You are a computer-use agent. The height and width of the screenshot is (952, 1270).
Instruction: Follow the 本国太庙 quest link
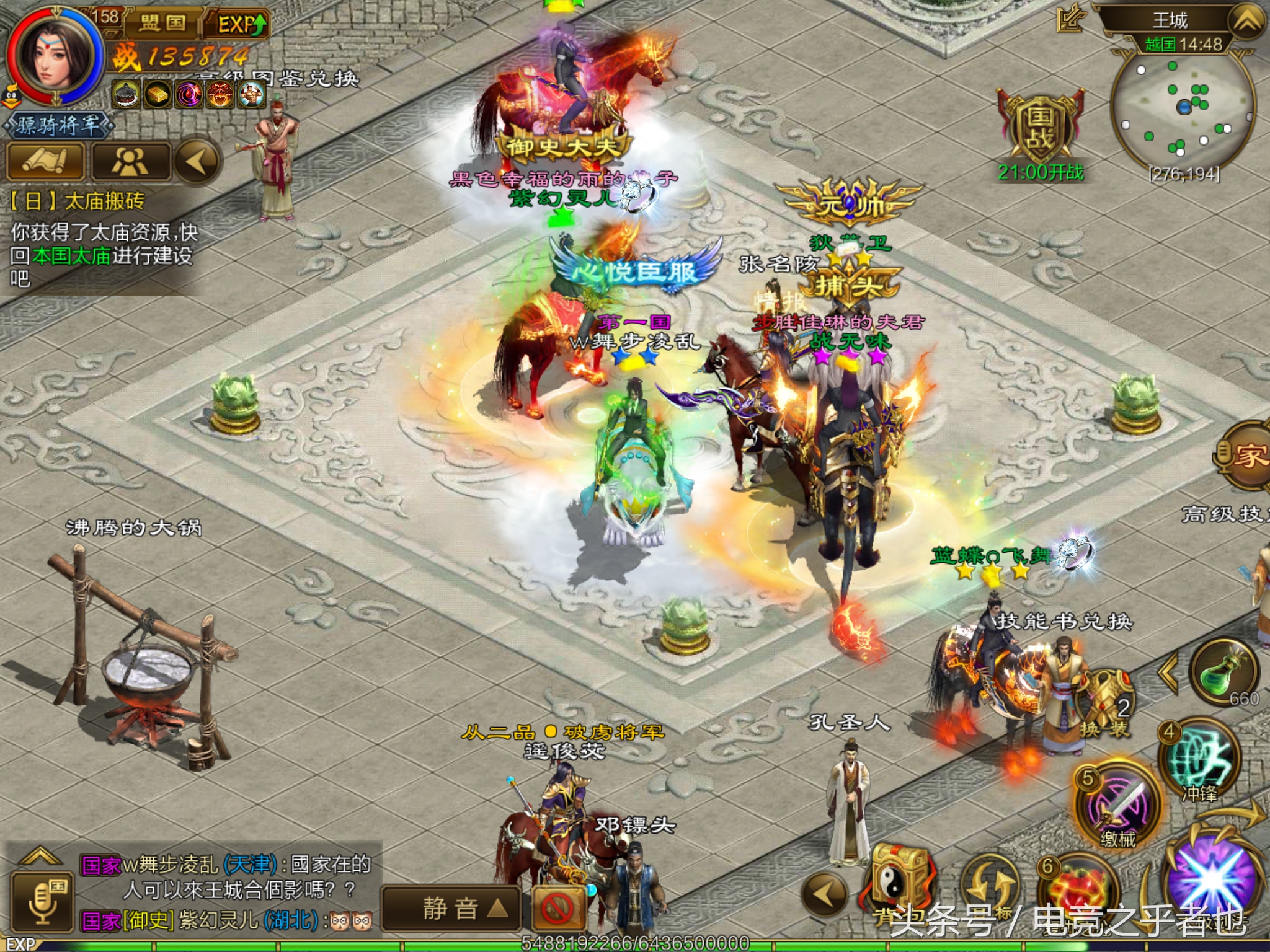click(x=72, y=255)
